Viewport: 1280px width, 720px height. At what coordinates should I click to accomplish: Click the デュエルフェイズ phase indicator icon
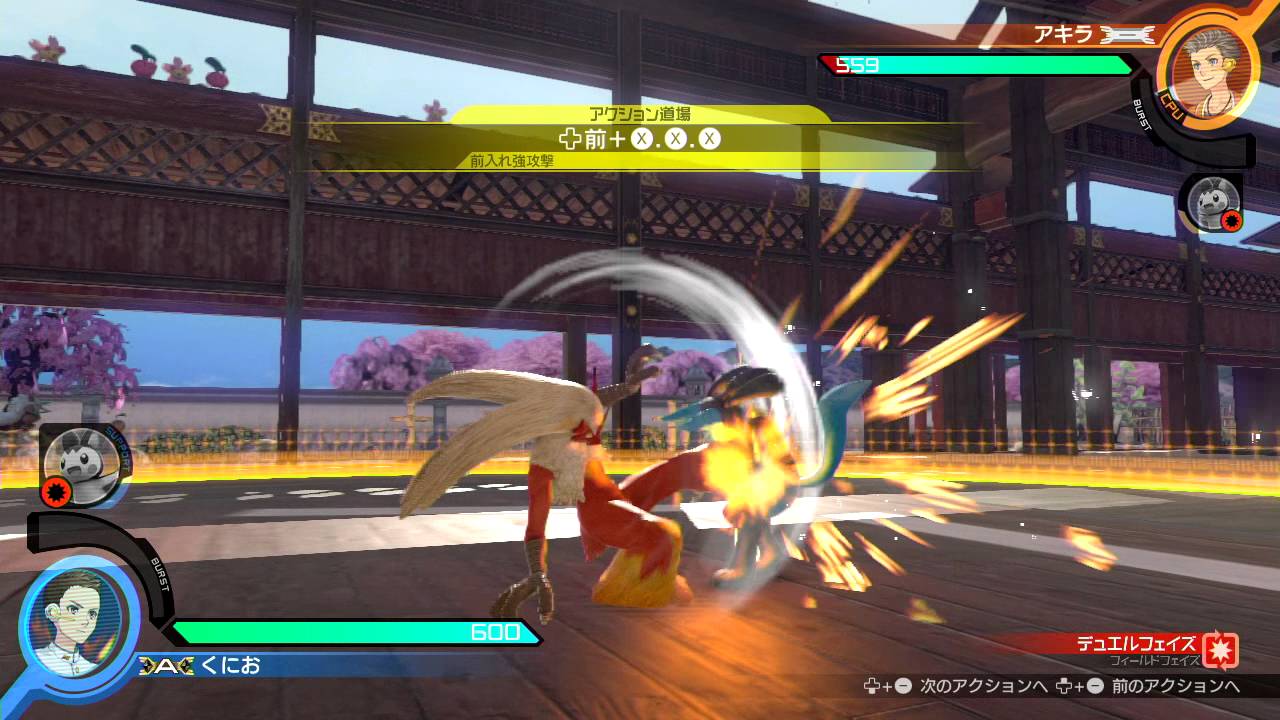click(x=1220, y=650)
